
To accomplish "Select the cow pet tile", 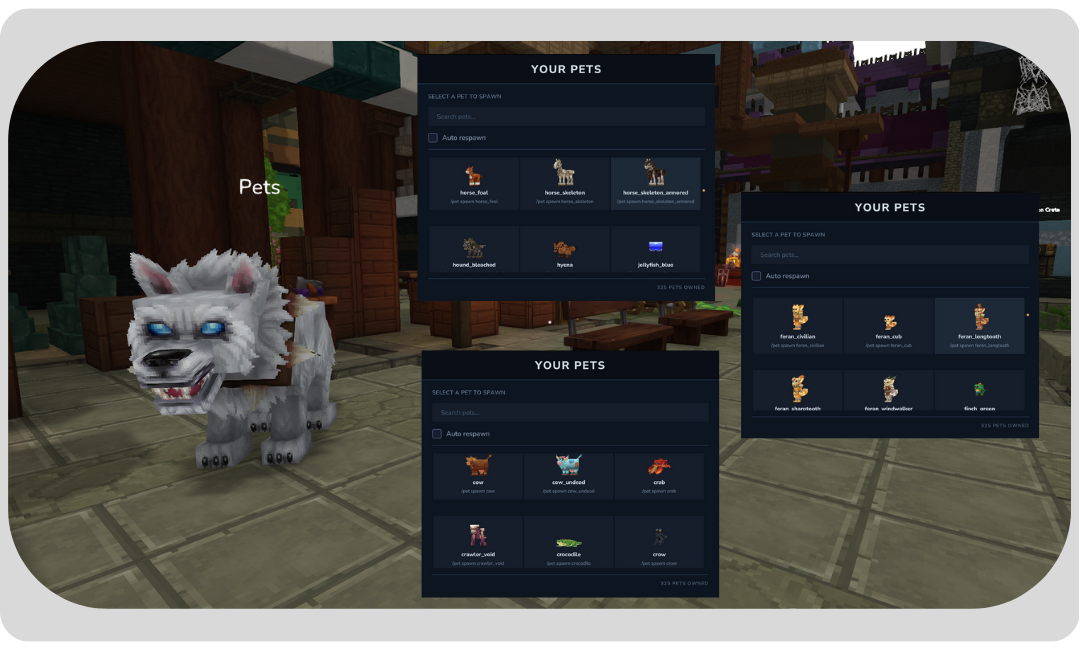I will [x=478, y=476].
